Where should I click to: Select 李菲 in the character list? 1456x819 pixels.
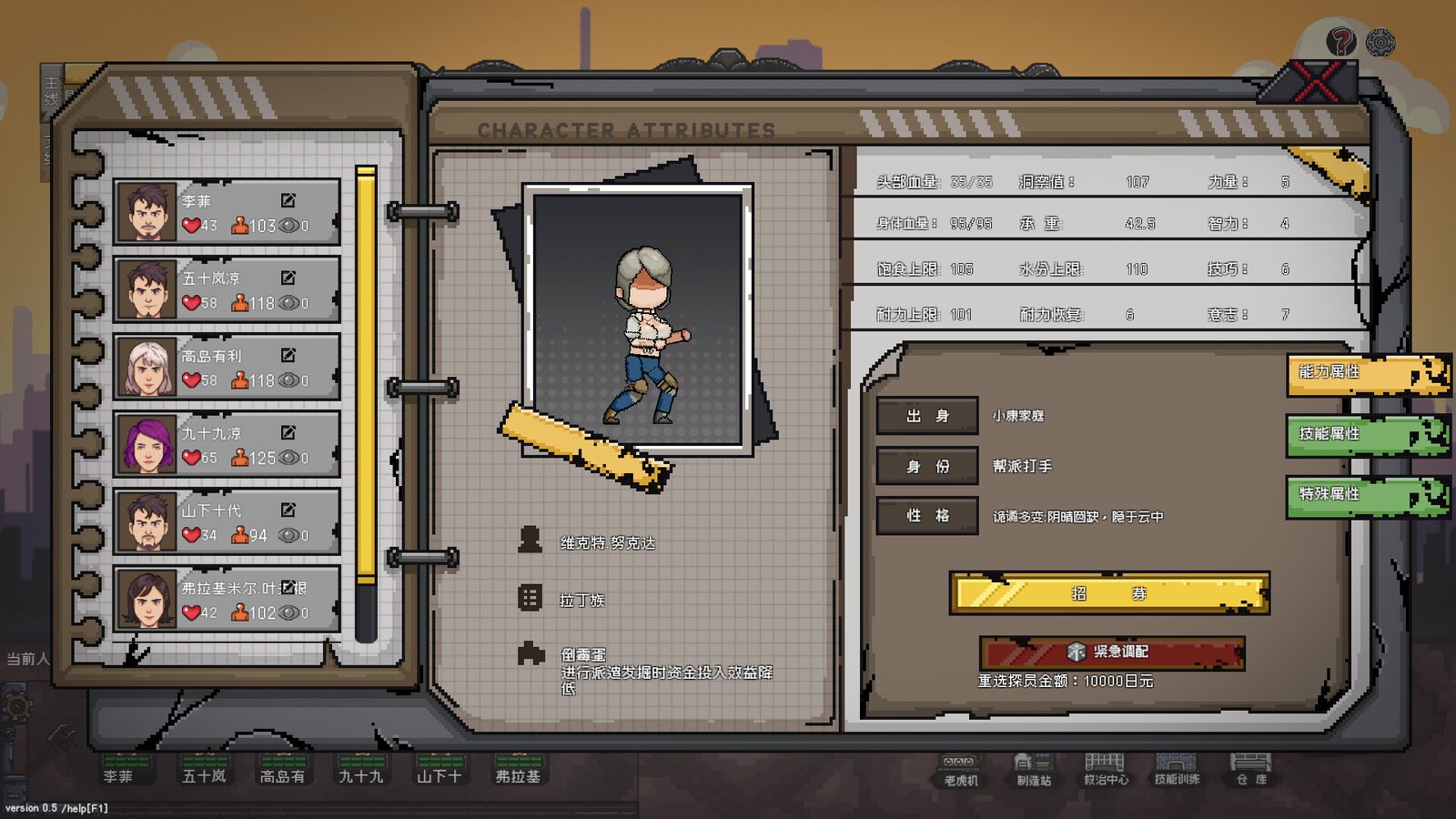point(227,213)
